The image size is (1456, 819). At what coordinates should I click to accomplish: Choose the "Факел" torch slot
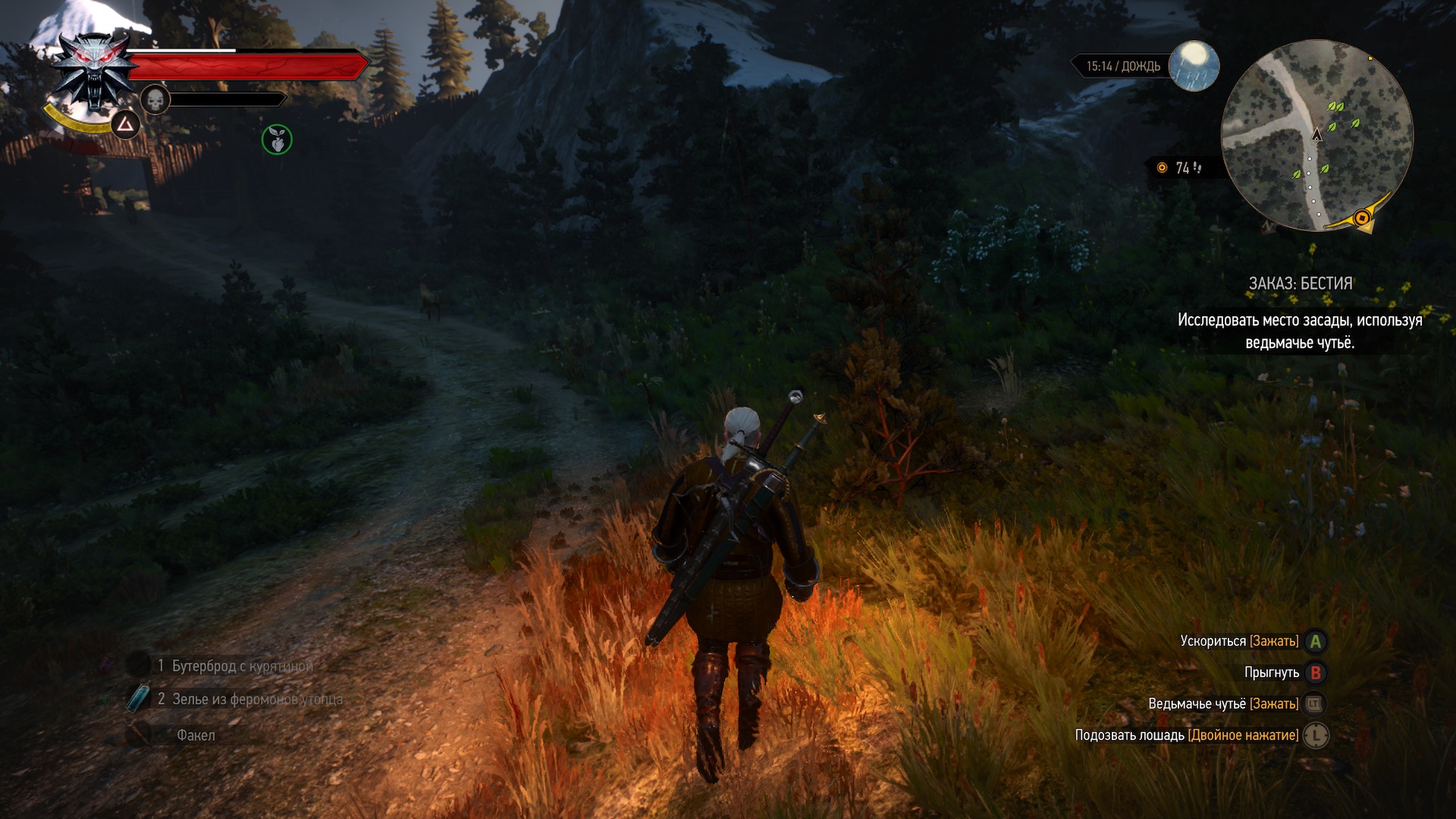click(196, 735)
